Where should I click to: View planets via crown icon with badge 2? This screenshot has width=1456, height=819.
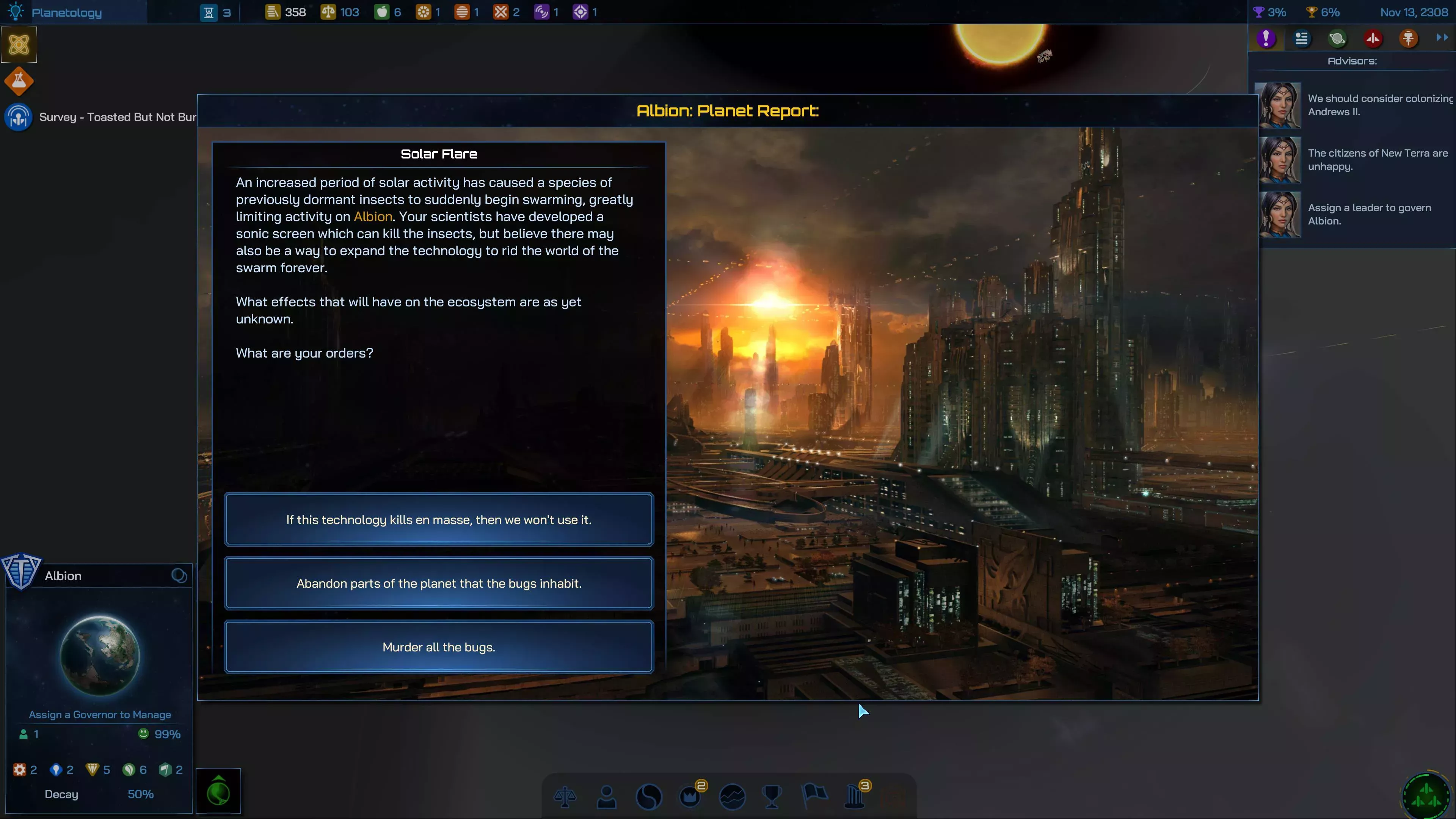(691, 797)
